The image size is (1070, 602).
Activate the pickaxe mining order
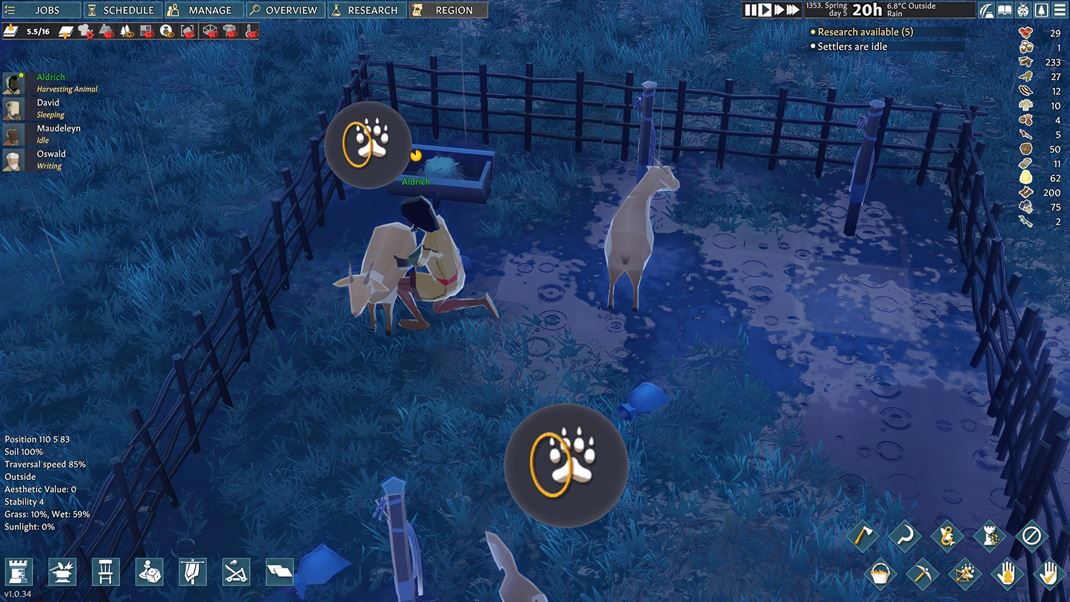(922, 574)
